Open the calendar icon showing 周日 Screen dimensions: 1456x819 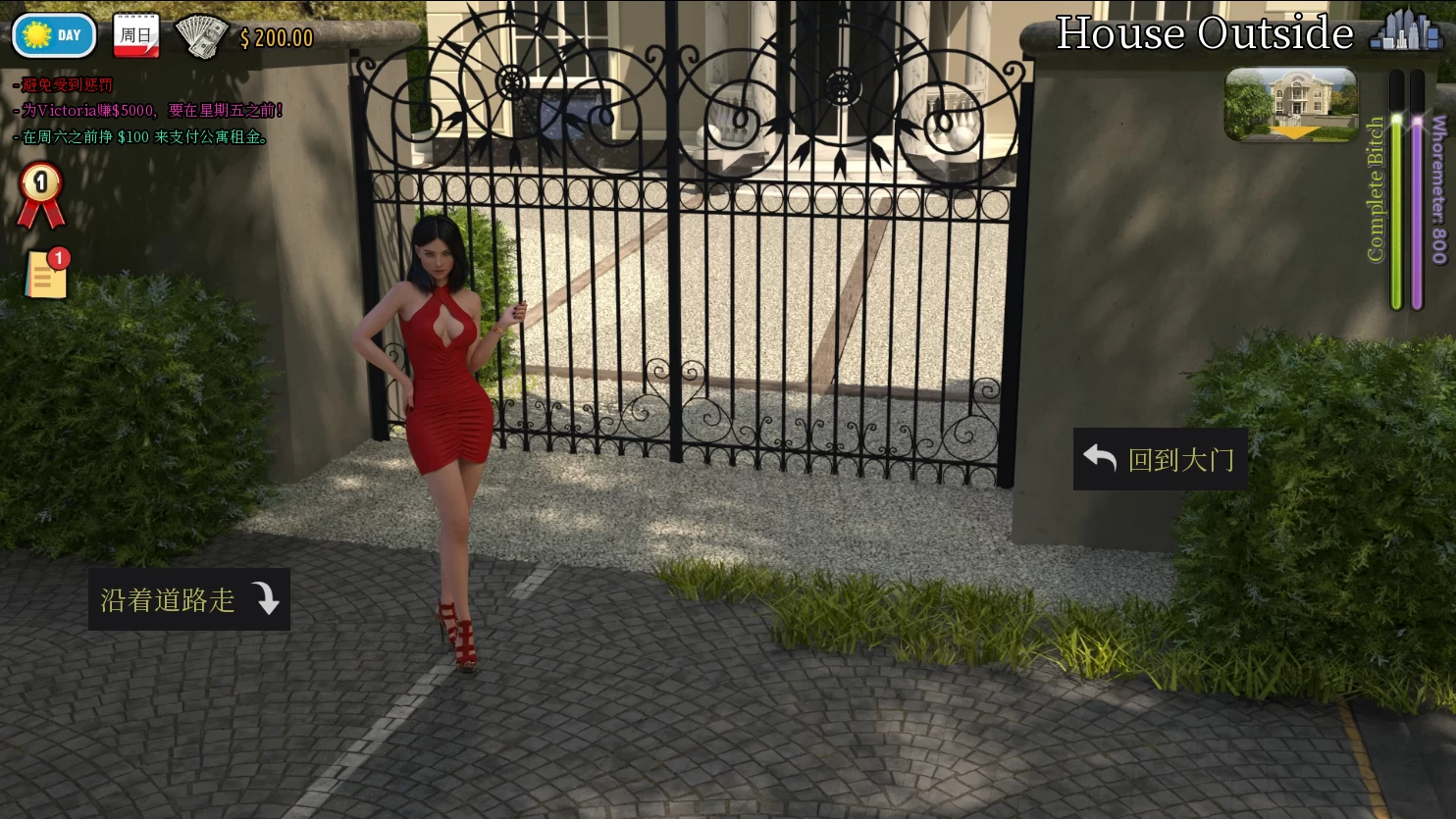click(136, 35)
